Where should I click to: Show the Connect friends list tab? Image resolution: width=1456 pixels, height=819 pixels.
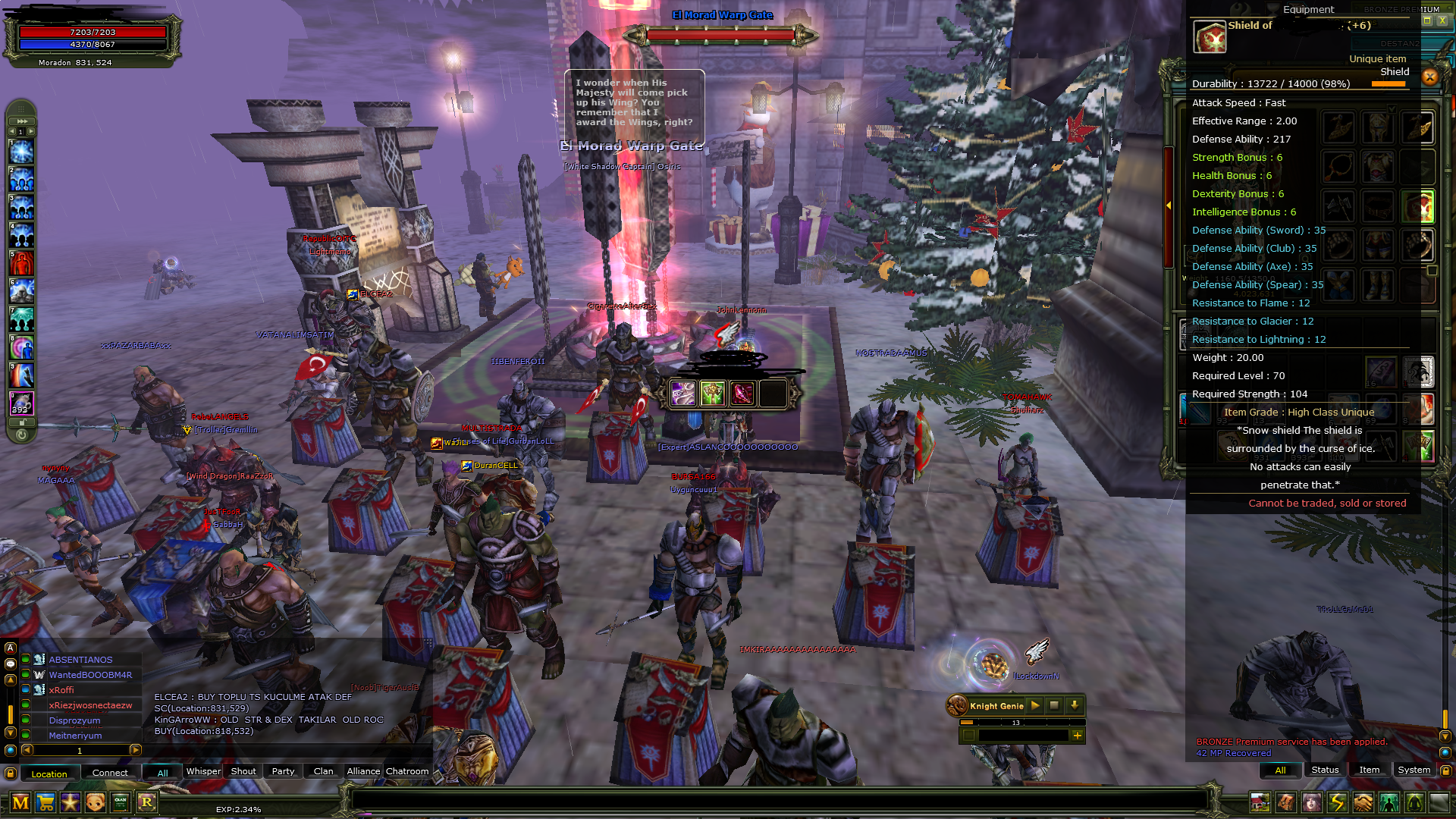(110, 773)
